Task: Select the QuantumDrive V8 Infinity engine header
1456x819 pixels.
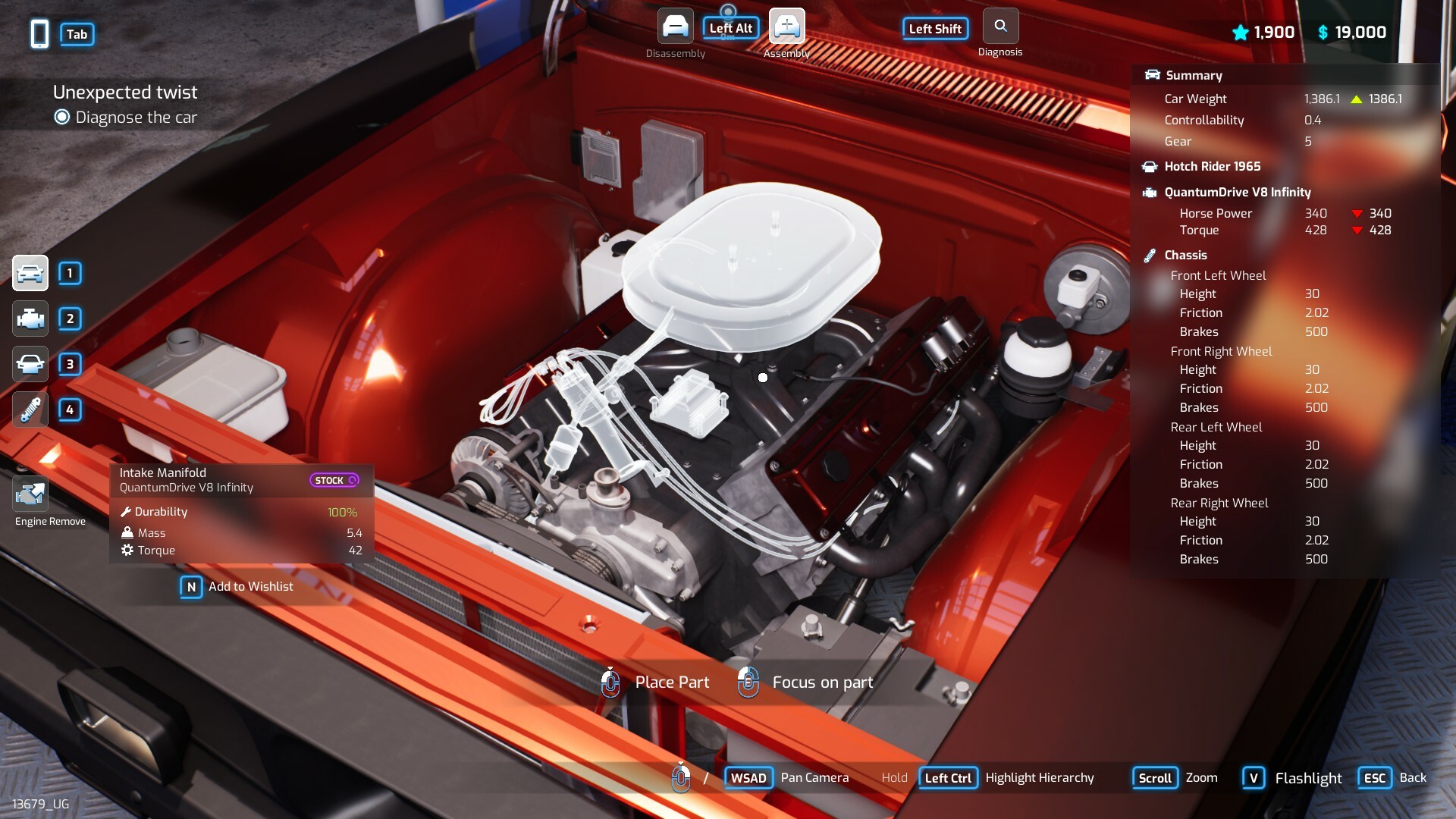Action: tap(1237, 193)
